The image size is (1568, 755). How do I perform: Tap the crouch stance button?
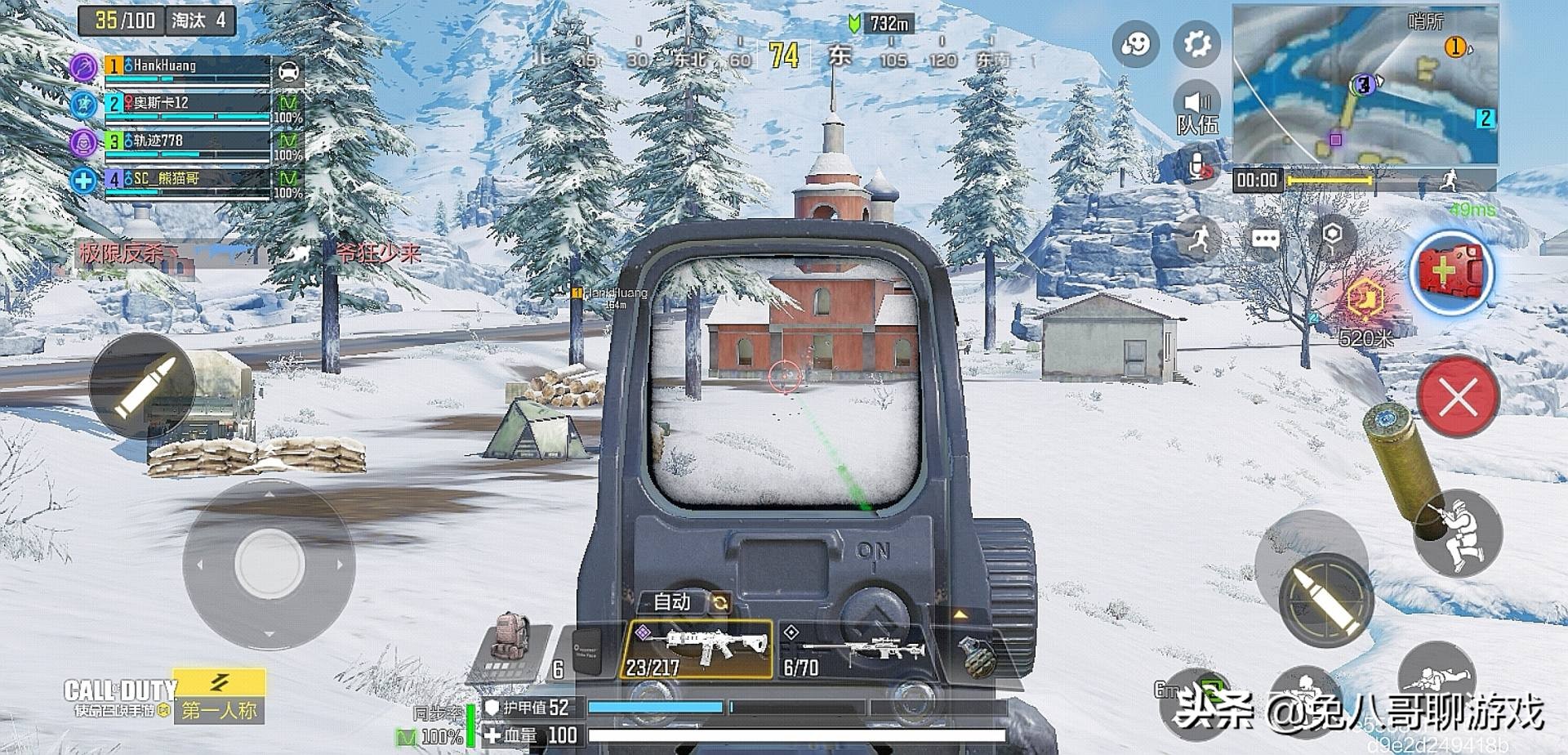click(x=1459, y=535)
